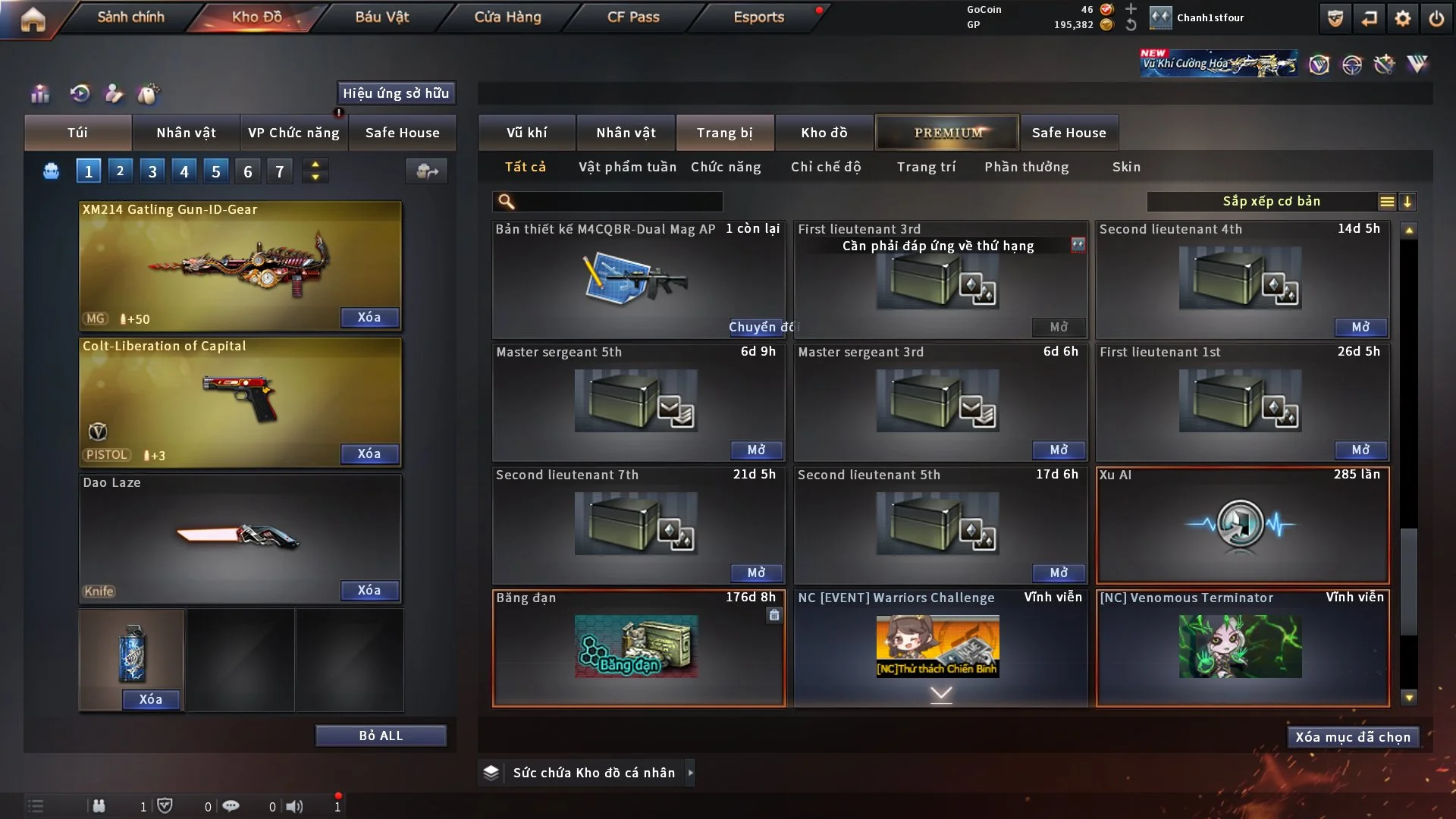This screenshot has height=819, width=1456.
Task: Open the CF Pass menu
Action: pos(633,17)
